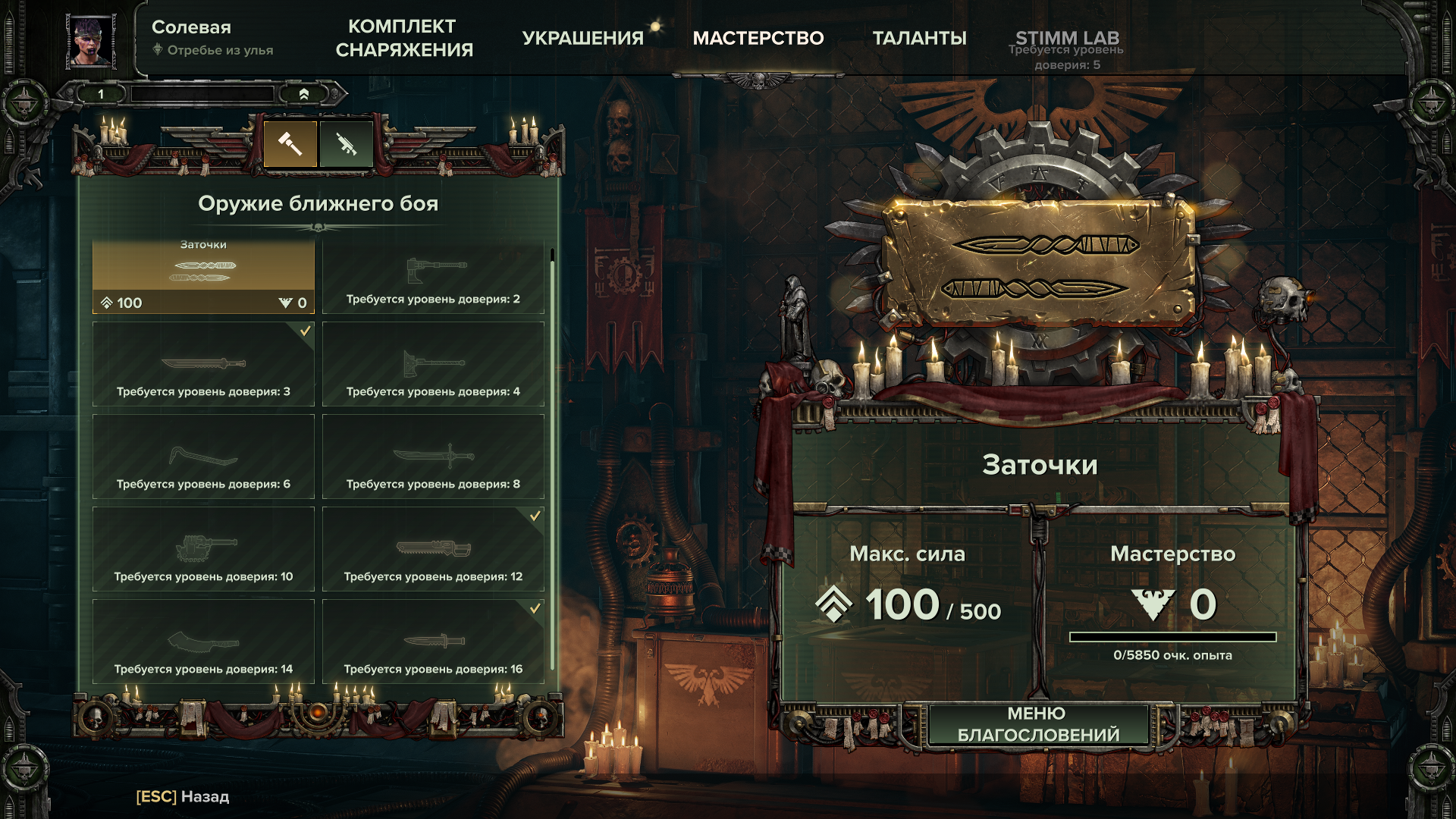Screen dimensions: 1456x819
Task: Select the Заточки weapon tile
Action: 203,277
